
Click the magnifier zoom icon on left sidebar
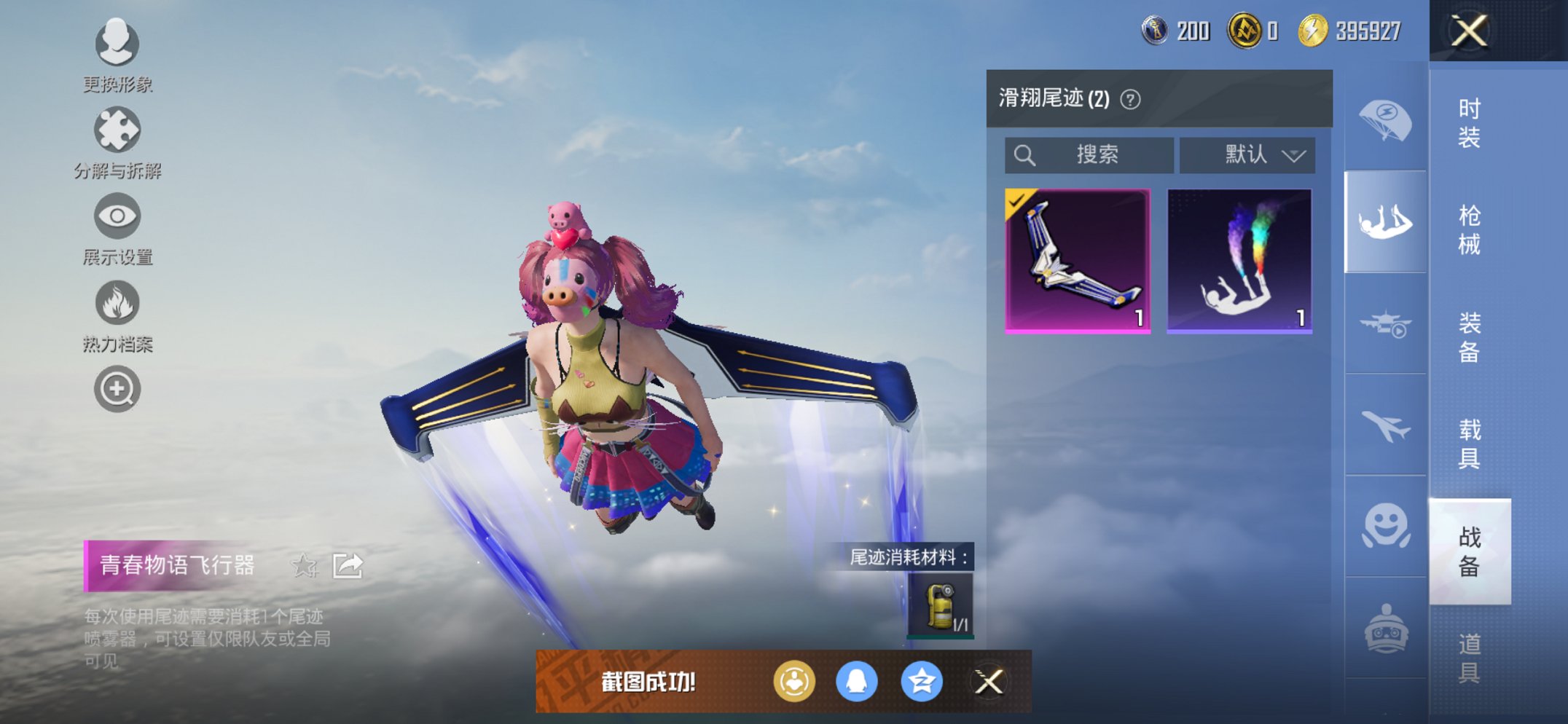tap(117, 389)
